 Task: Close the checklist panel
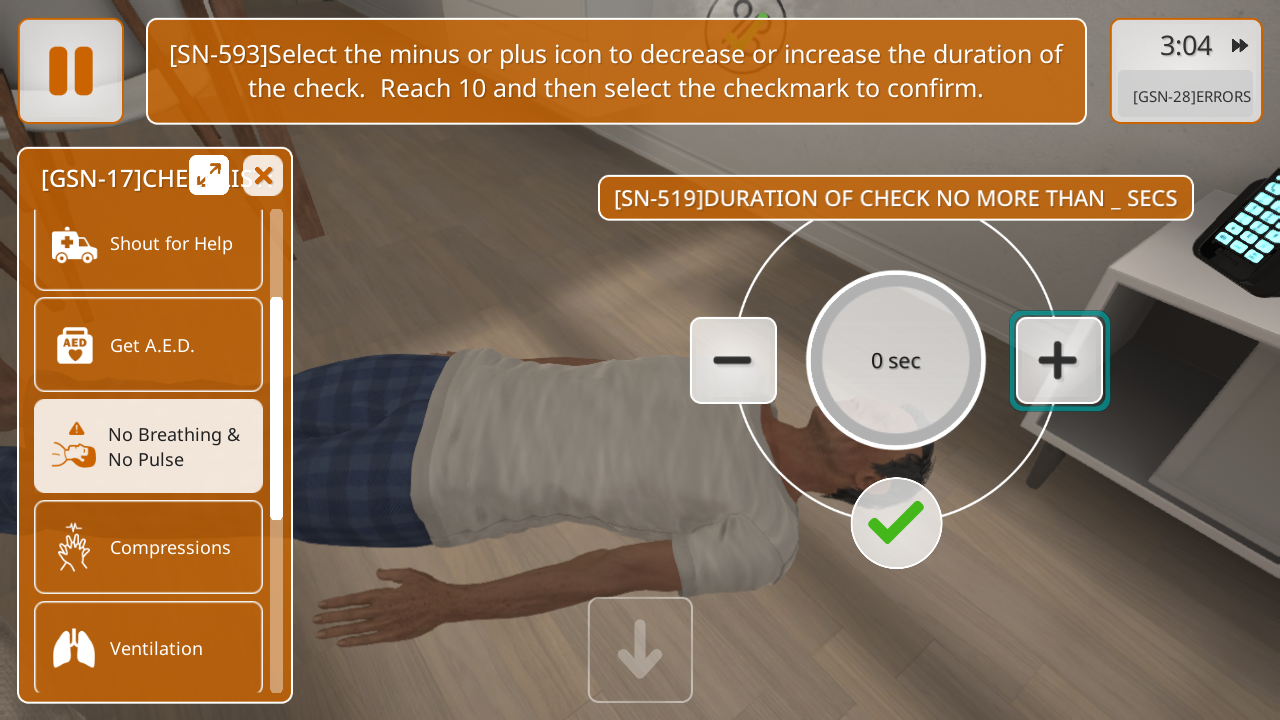coord(263,176)
